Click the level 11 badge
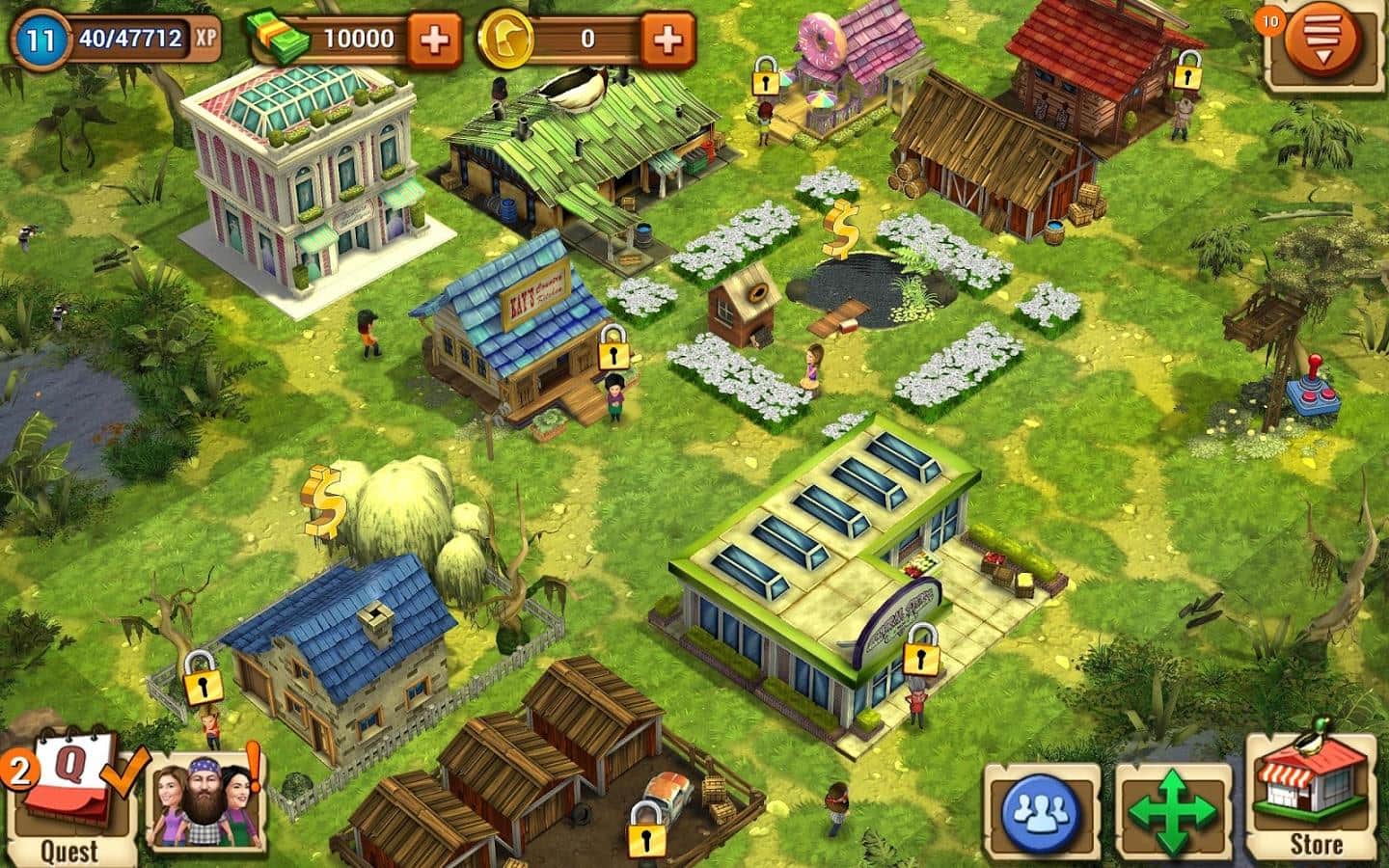 pos(41,41)
